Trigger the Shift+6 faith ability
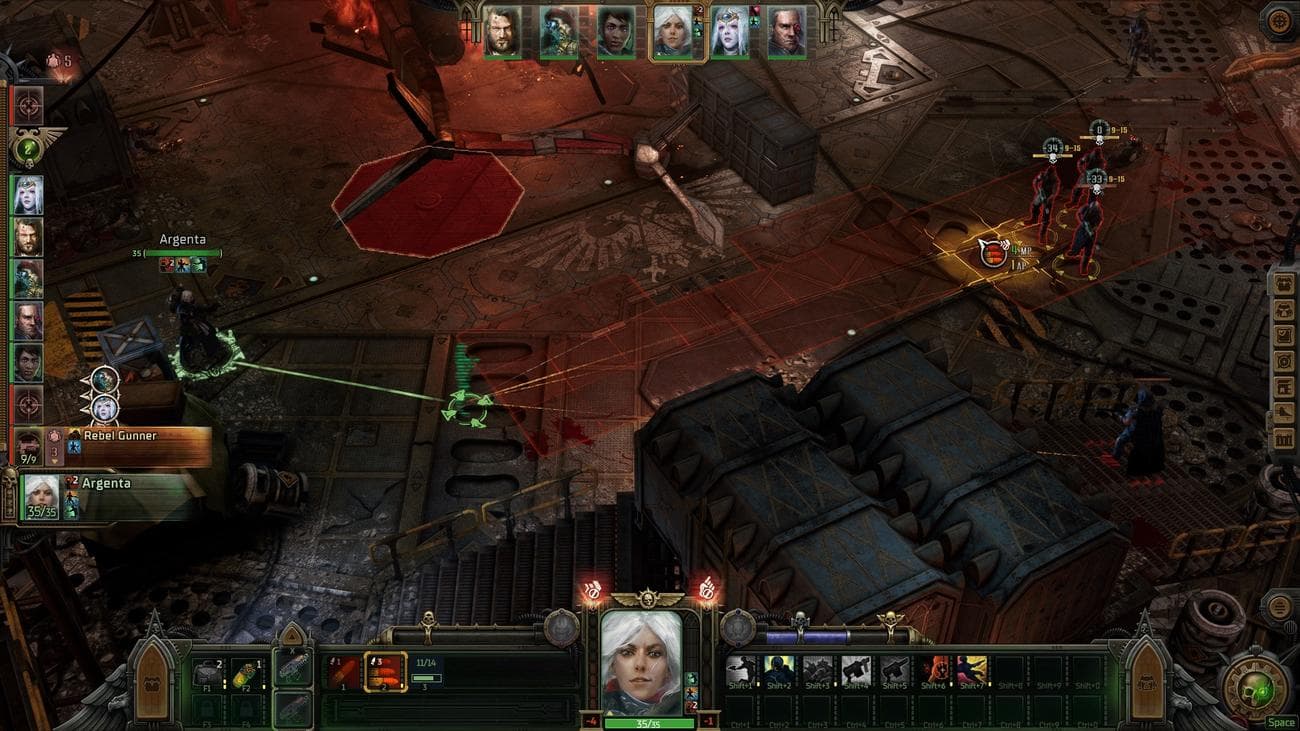This screenshot has width=1300, height=731. click(934, 668)
